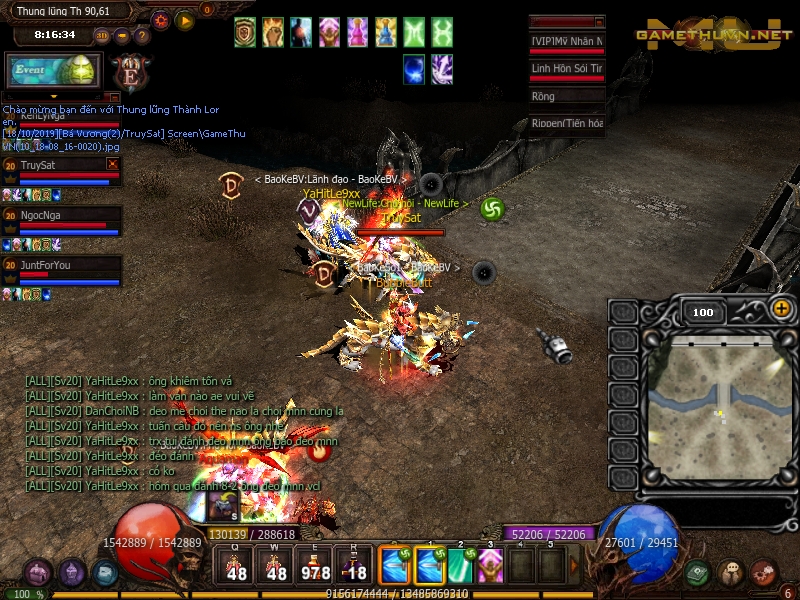Open the red gear settings button

click(x=161, y=20)
